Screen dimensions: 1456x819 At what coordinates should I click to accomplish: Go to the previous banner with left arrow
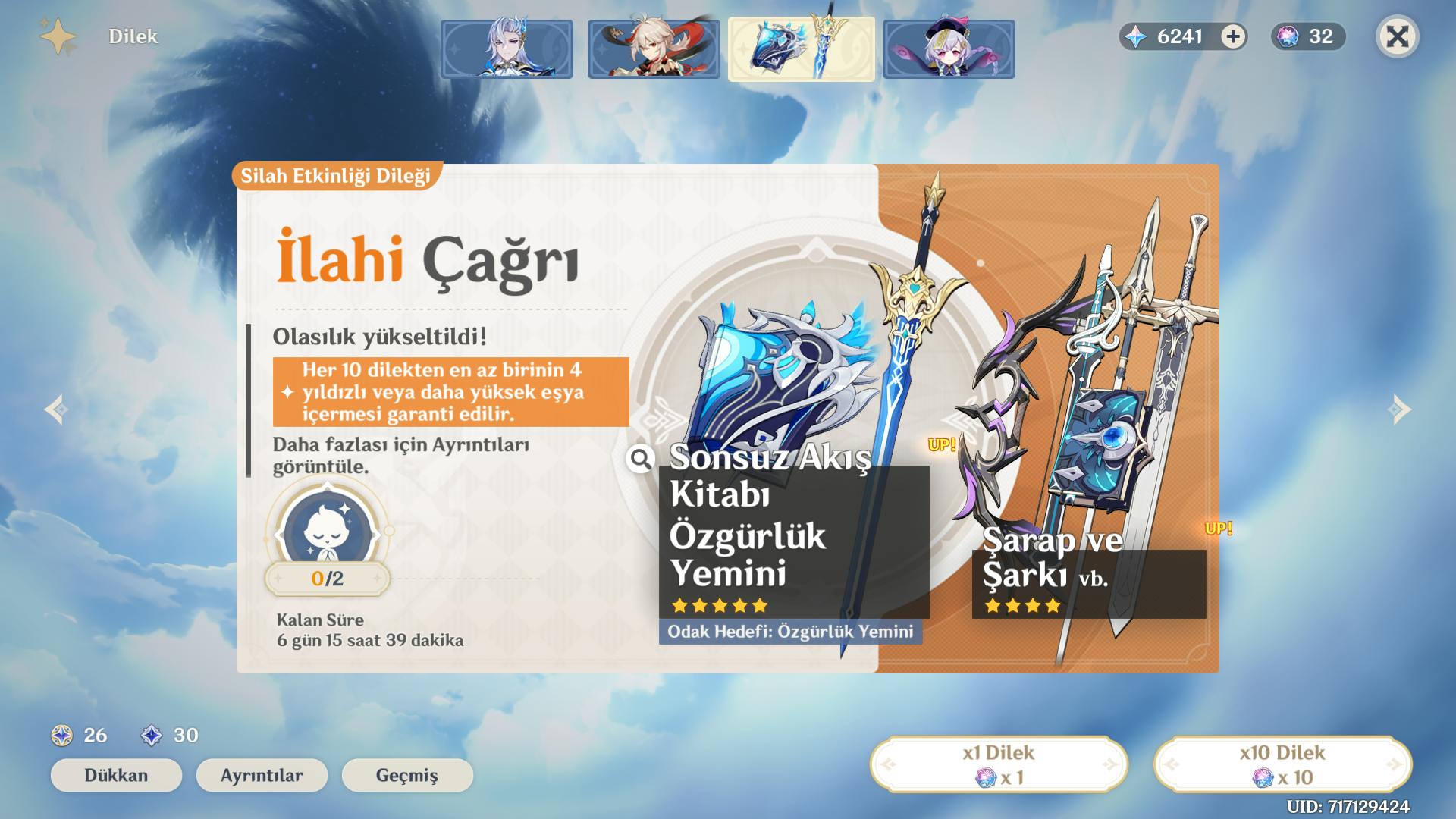tap(56, 409)
